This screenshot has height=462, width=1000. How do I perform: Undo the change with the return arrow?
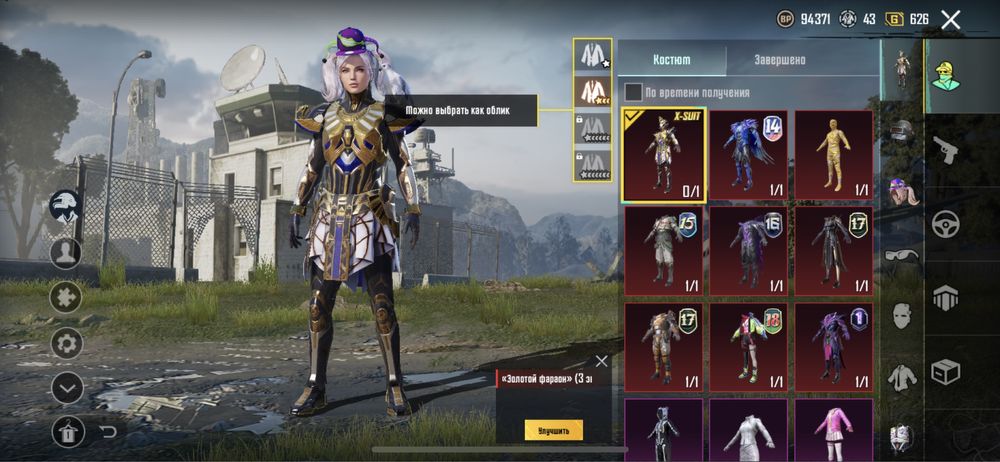[108, 431]
